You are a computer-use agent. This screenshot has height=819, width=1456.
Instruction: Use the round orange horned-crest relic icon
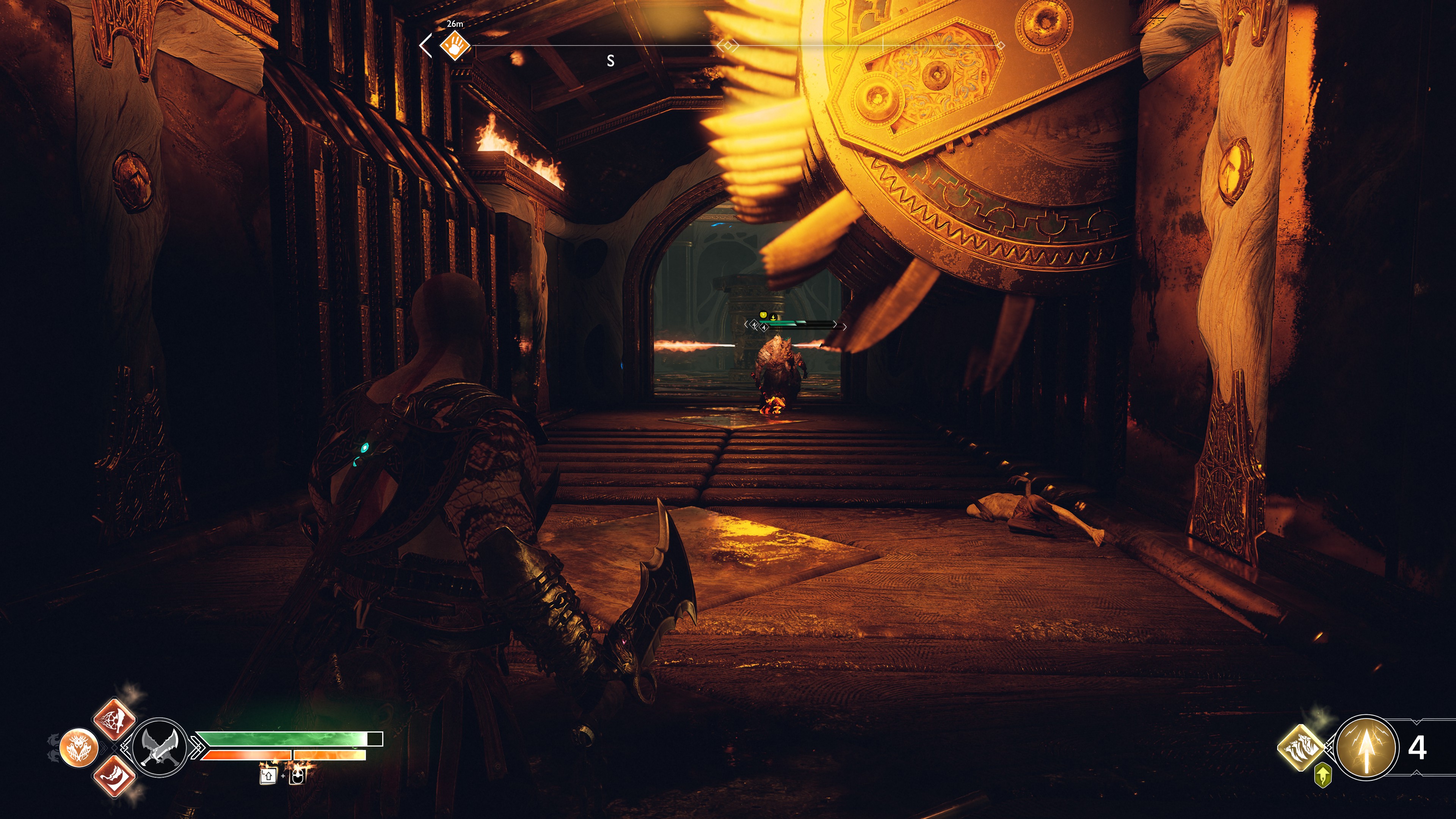coord(78,748)
